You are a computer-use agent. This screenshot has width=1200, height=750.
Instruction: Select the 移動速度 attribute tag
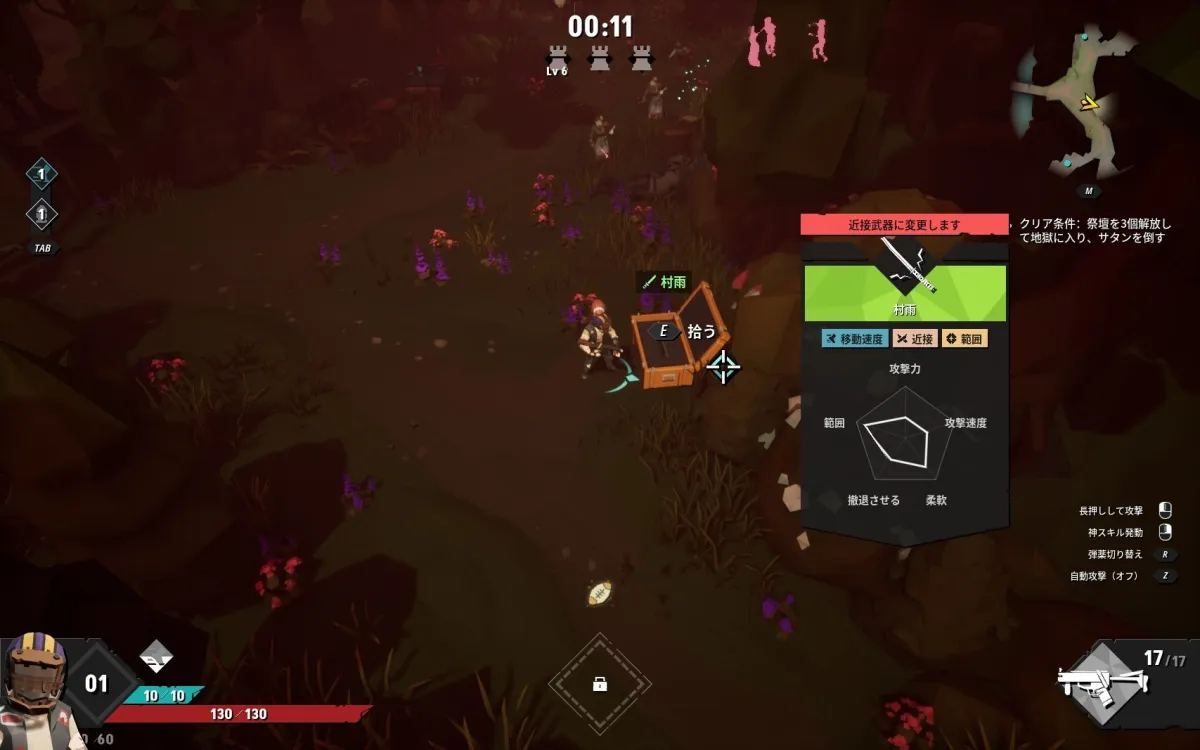(855, 339)
